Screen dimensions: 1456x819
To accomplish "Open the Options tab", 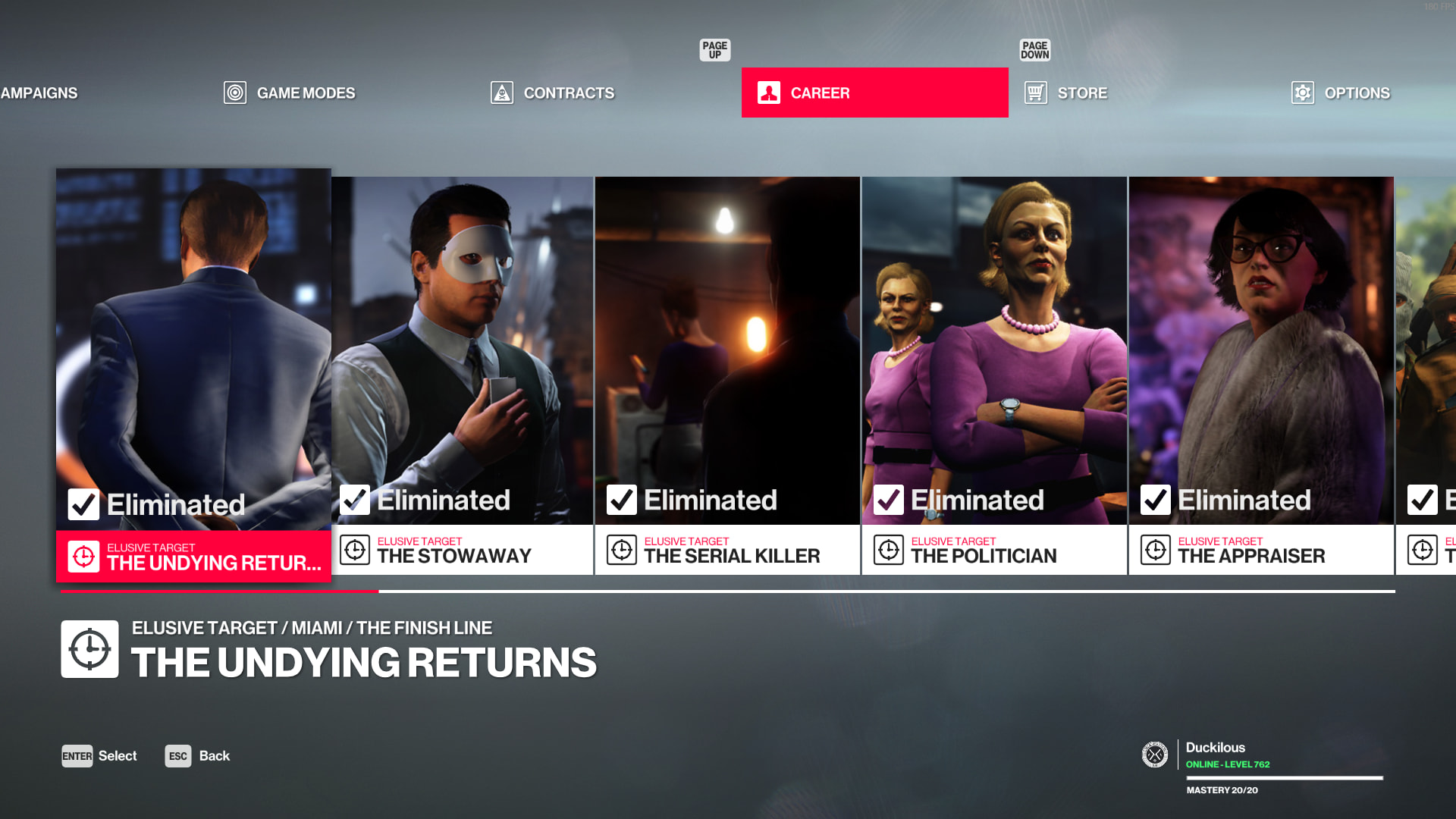I will click(1341, 93).
